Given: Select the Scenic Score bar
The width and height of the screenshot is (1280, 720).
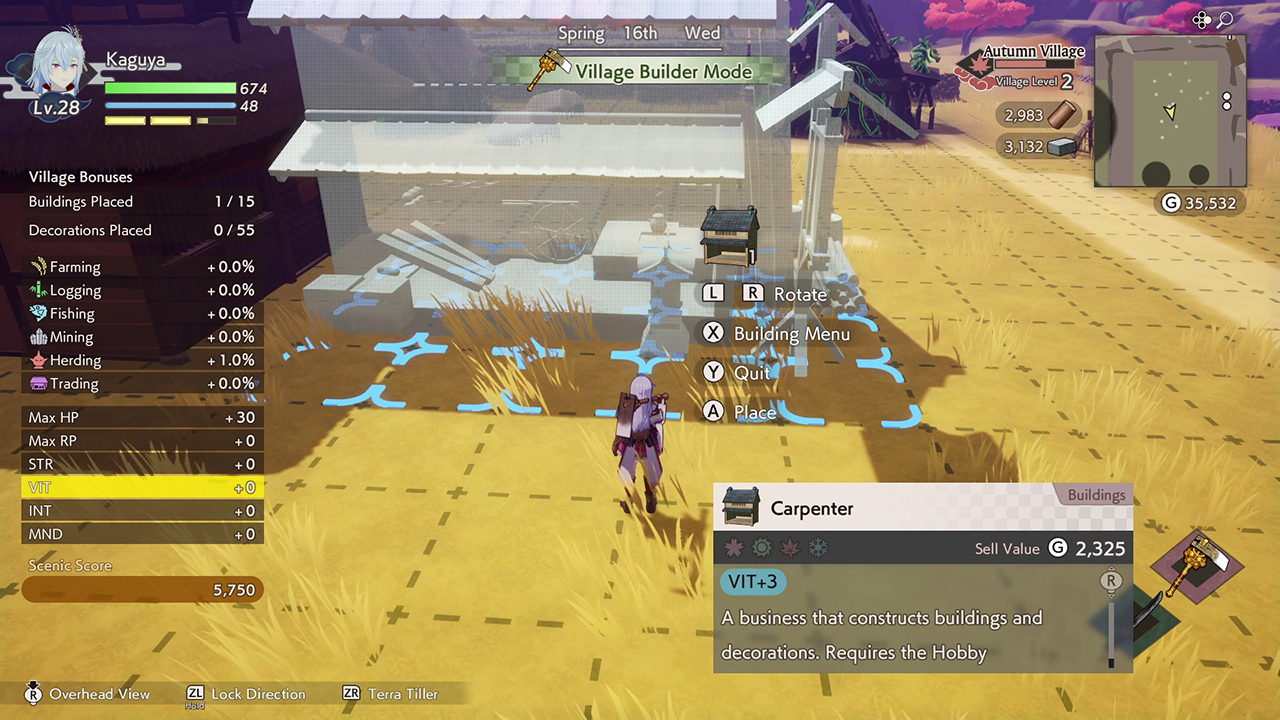Looking at the screenshot, I should [142, 590].
